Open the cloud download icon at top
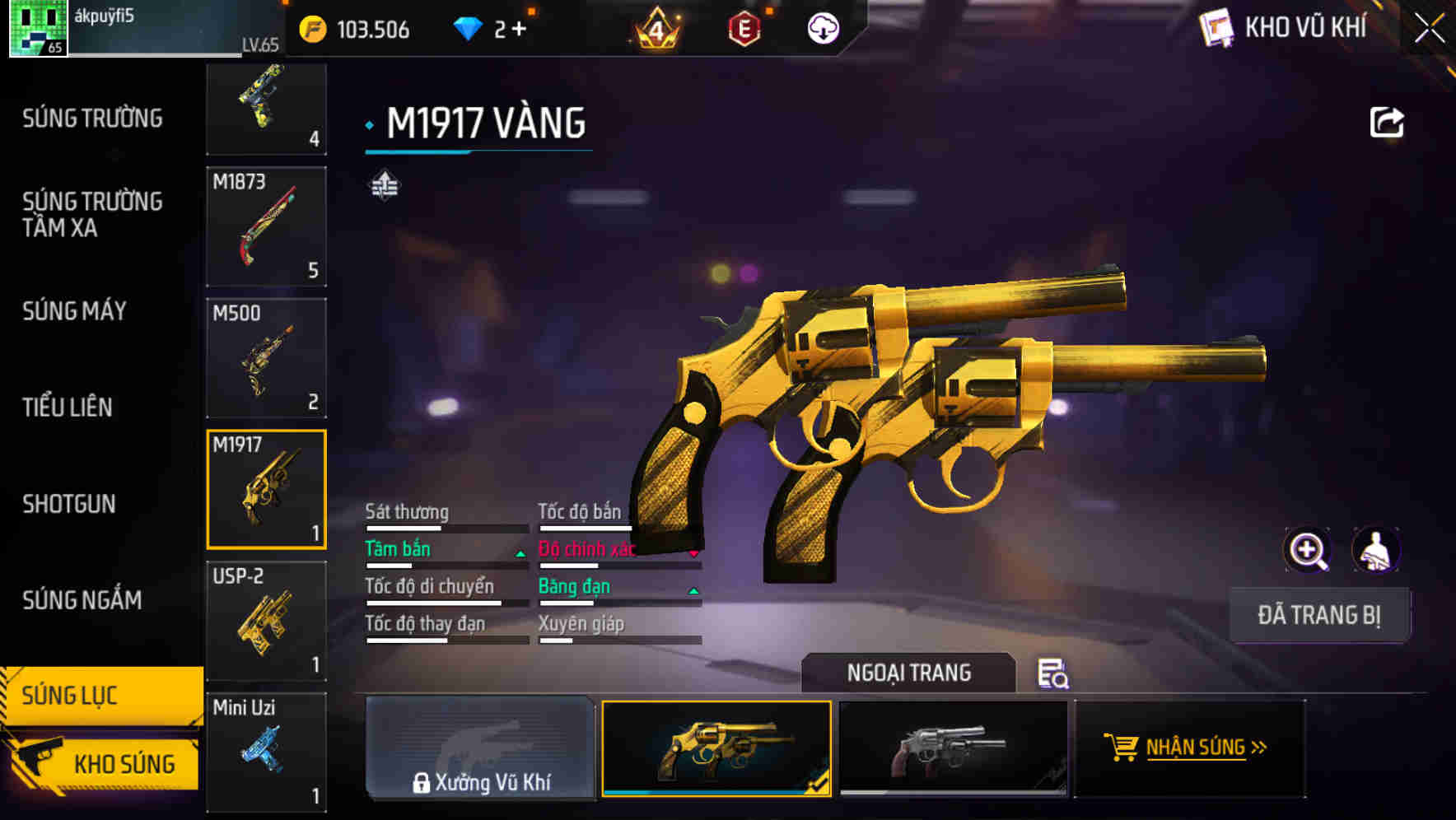The width and height of the screenshot is (1456, 820). click(x=821, y=27)
